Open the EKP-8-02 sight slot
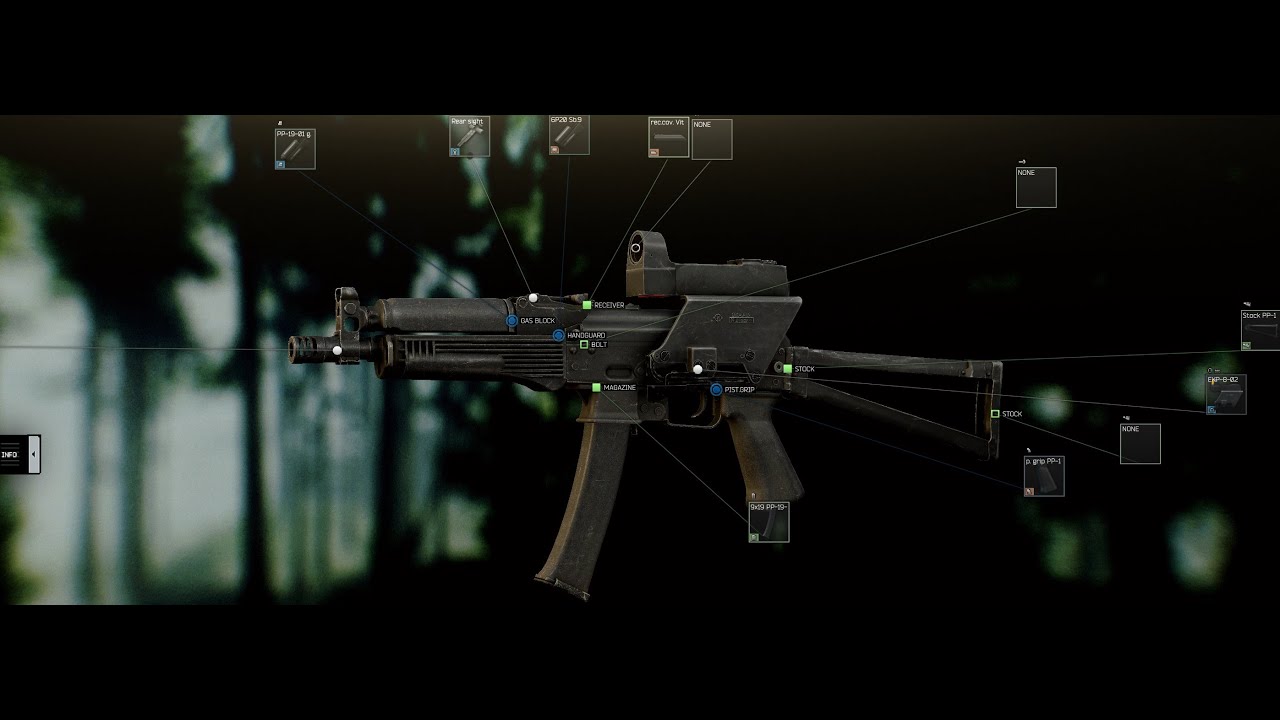Screen dimensions: 1280x720 click(1226, 394)
